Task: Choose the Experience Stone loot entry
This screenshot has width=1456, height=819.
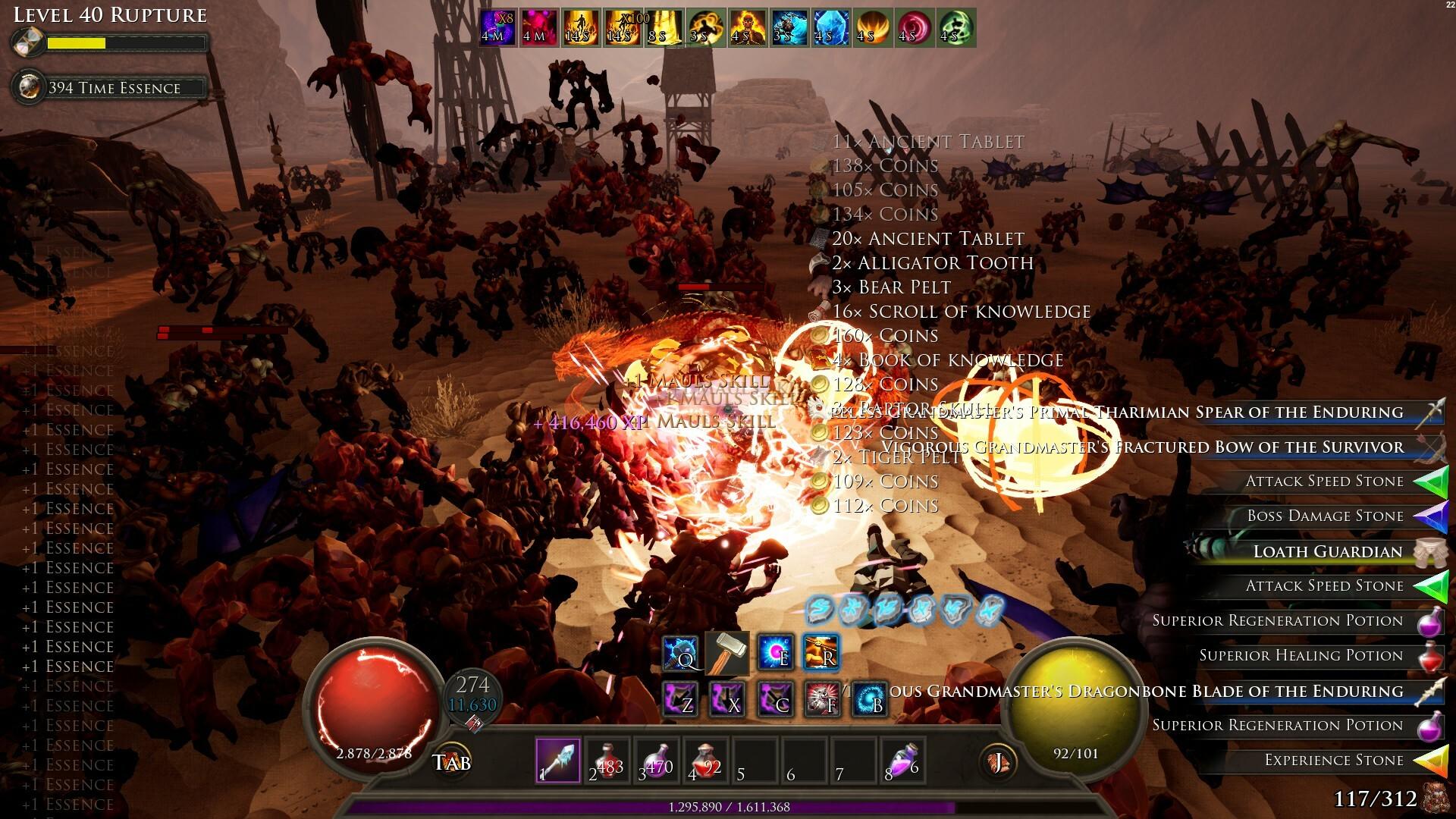Action: [1333, 761]
